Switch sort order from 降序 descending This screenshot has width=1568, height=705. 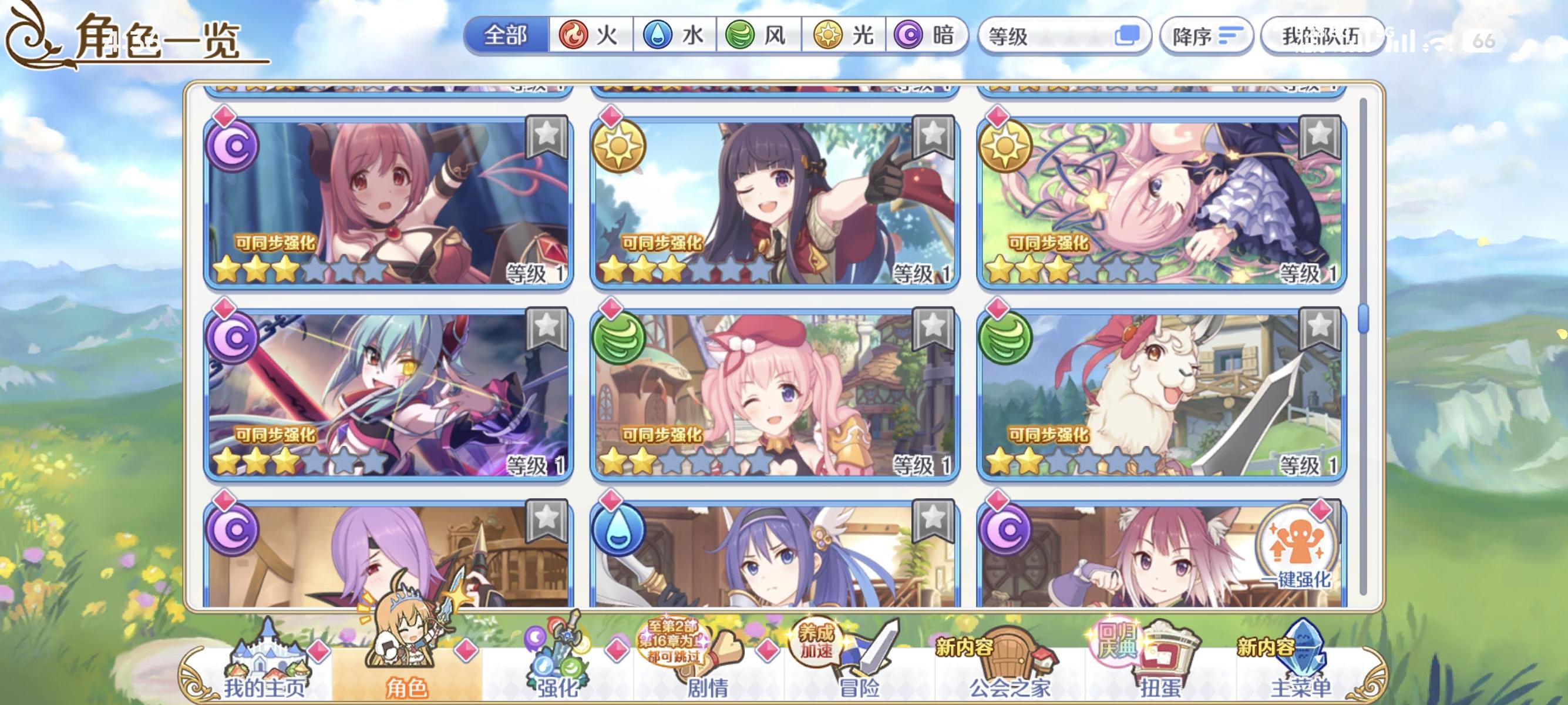point(1207,36)
